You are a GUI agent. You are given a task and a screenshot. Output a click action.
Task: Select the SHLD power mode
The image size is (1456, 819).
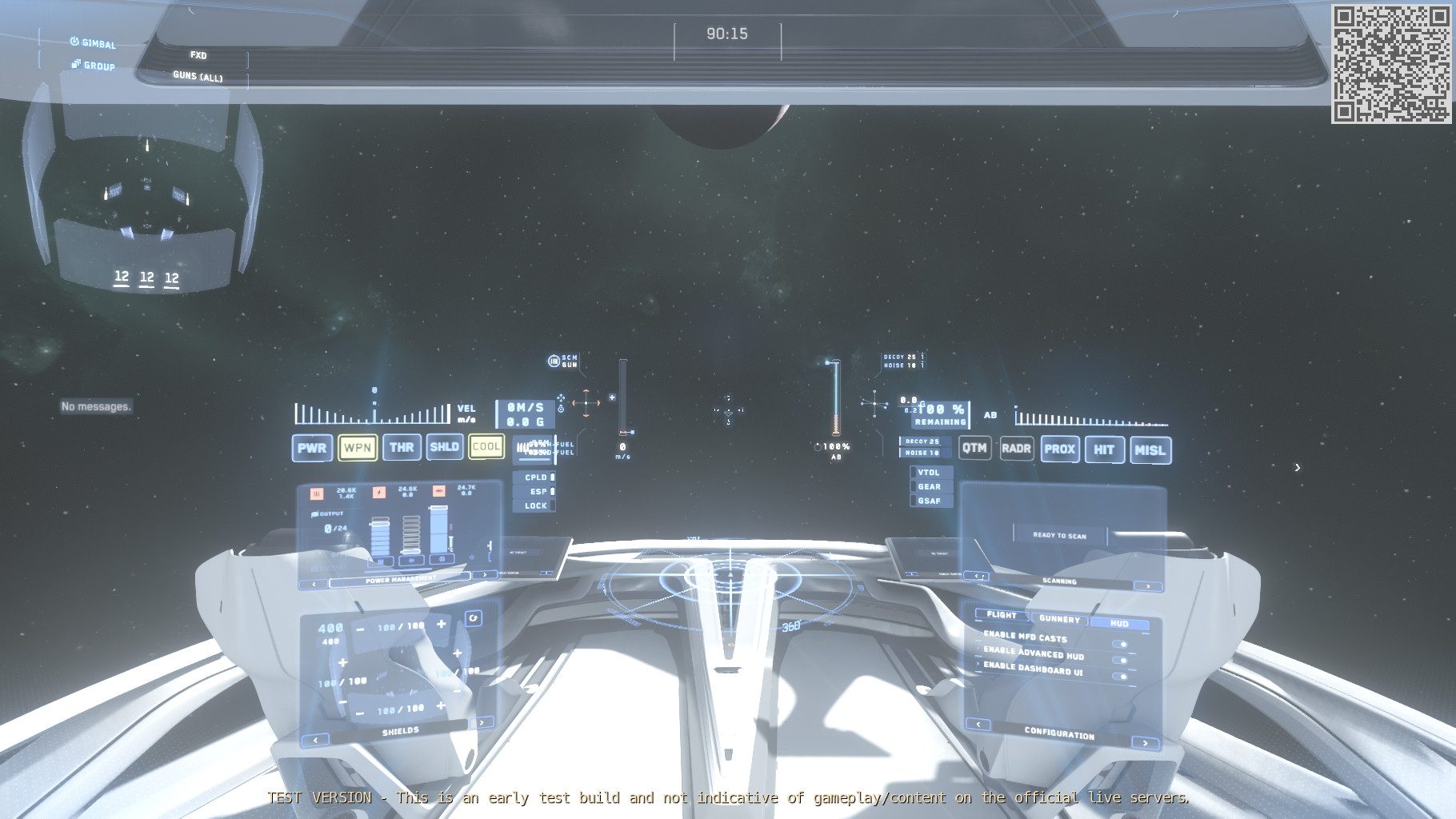click(x=446, y=448)
